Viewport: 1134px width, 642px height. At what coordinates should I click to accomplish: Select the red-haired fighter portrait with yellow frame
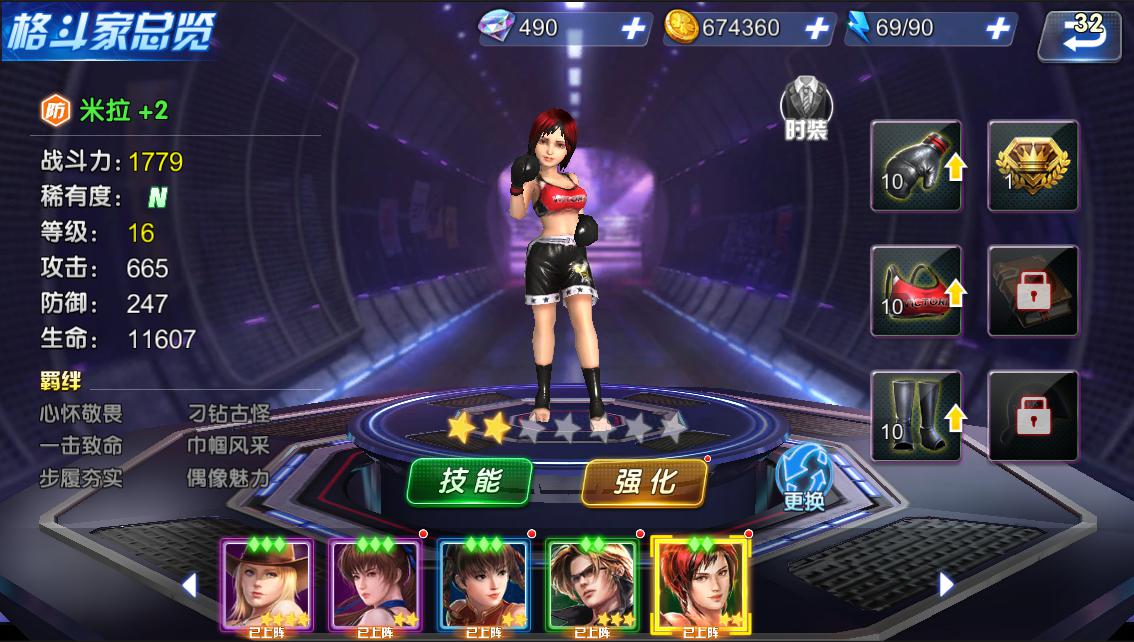point(699,586)
